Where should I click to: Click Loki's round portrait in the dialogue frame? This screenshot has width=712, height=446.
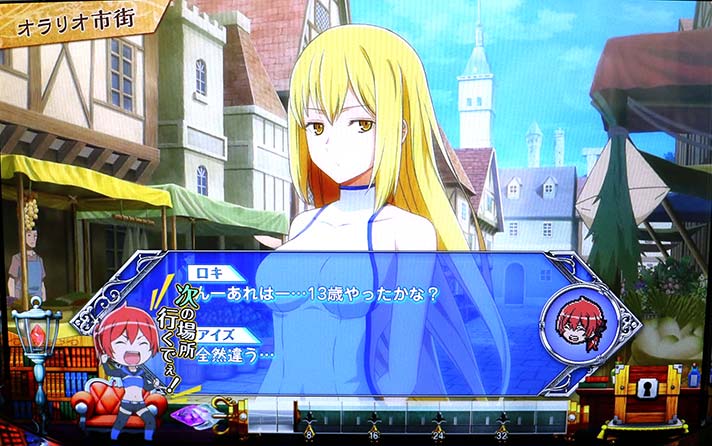(x=573, y=320)
